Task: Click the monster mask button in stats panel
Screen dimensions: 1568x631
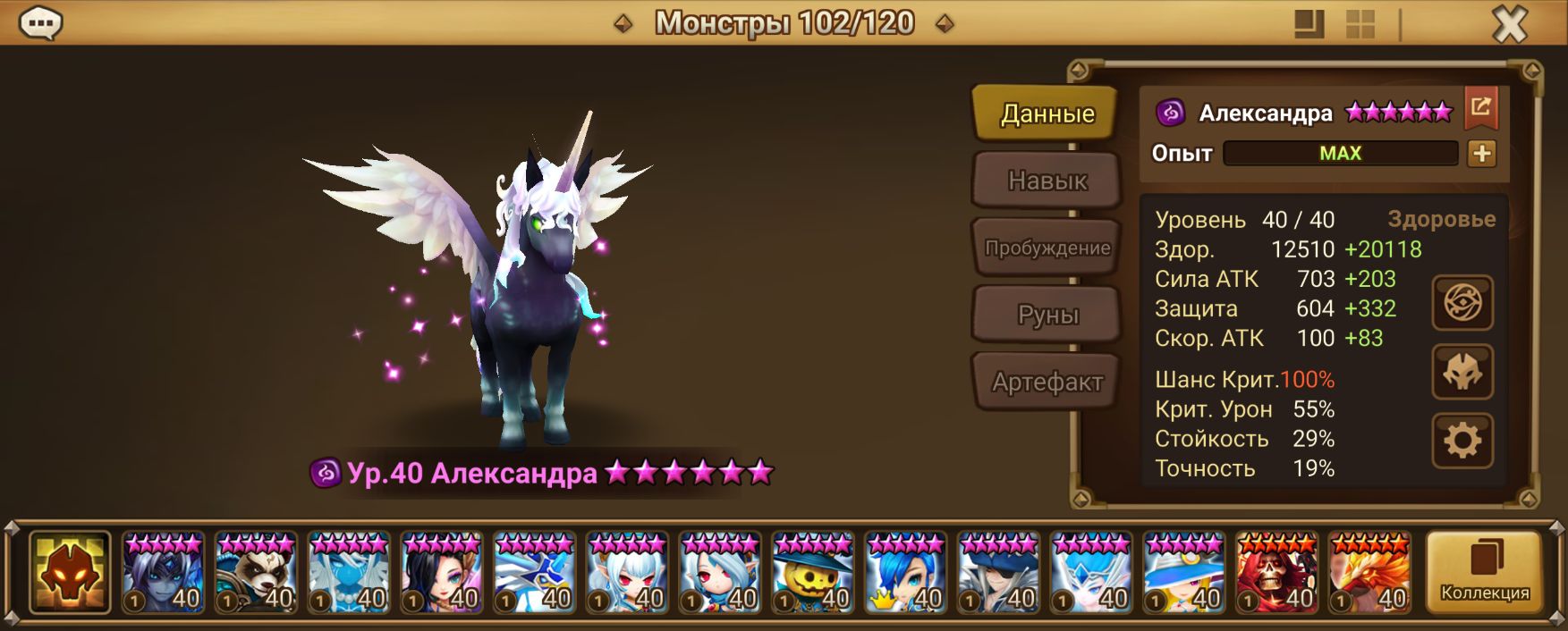Action: pos(1462,372)
